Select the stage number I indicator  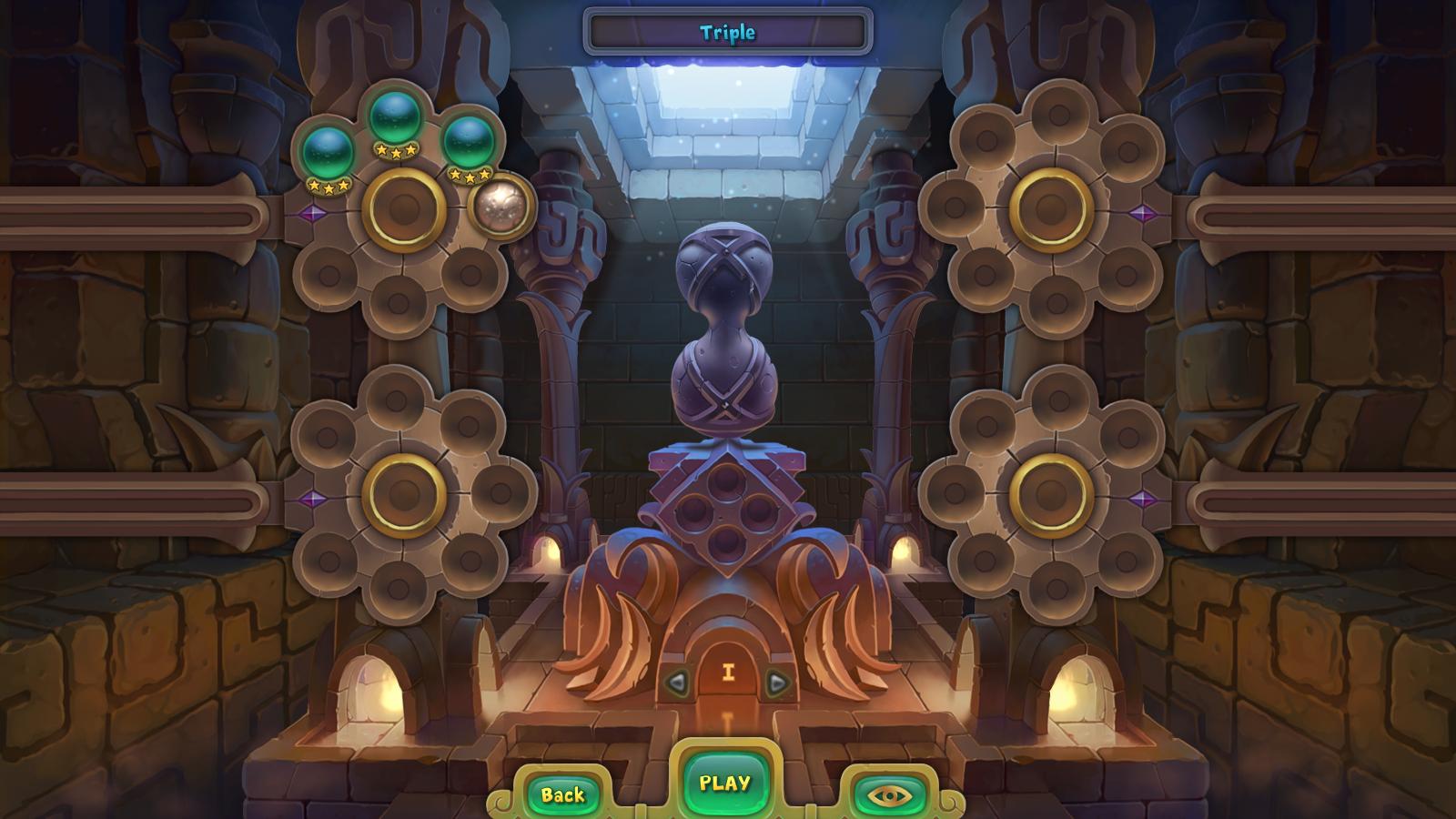(728, 671)
